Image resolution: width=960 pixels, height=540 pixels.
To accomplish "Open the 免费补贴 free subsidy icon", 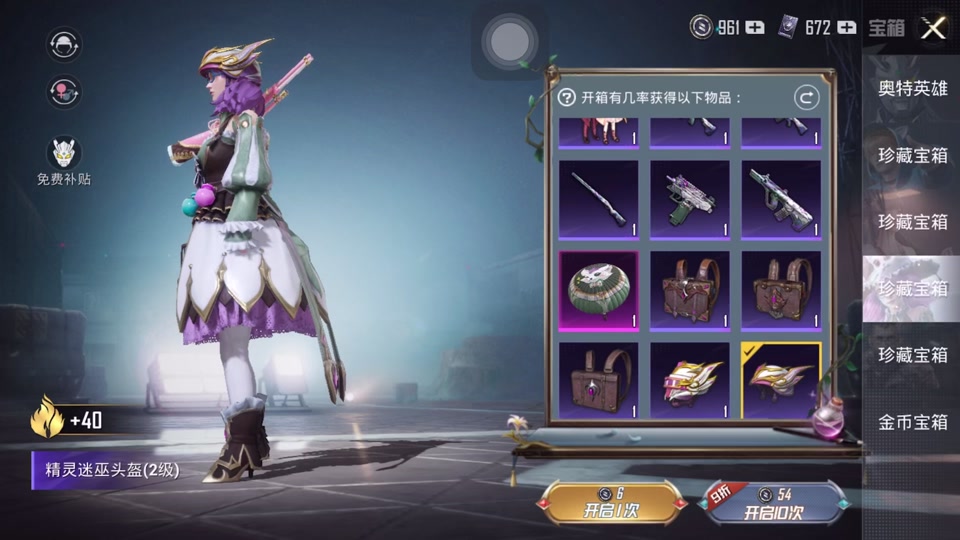I will click(64, 154).
